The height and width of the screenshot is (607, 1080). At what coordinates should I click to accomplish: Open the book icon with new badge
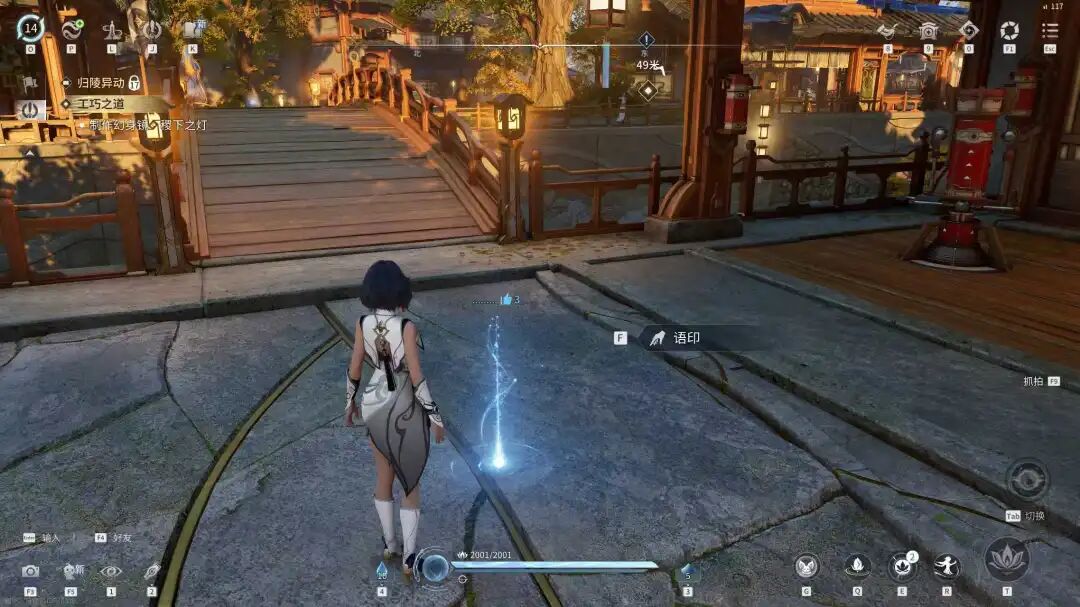192,30
